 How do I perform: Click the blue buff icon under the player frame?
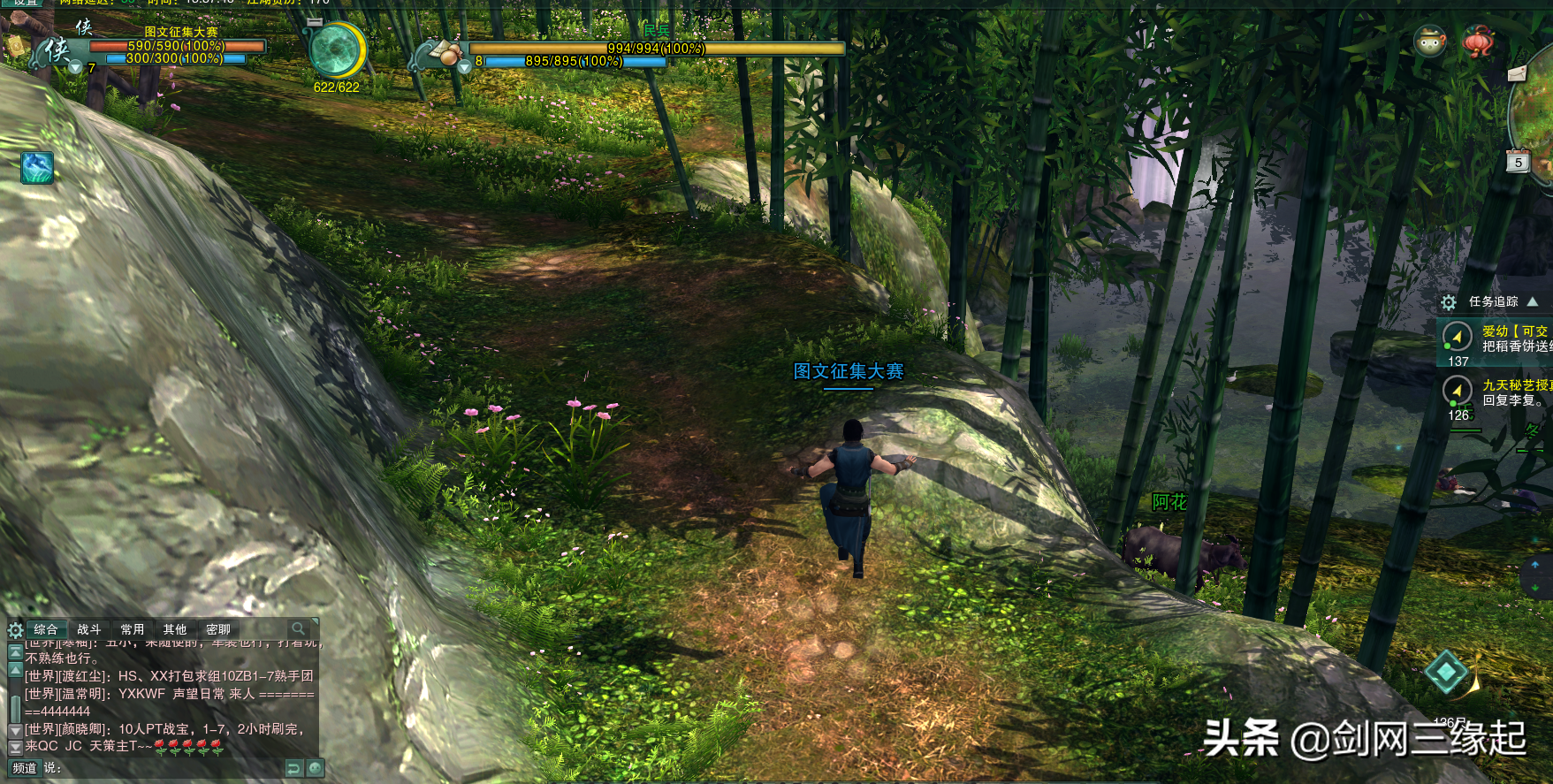(37, 168)
